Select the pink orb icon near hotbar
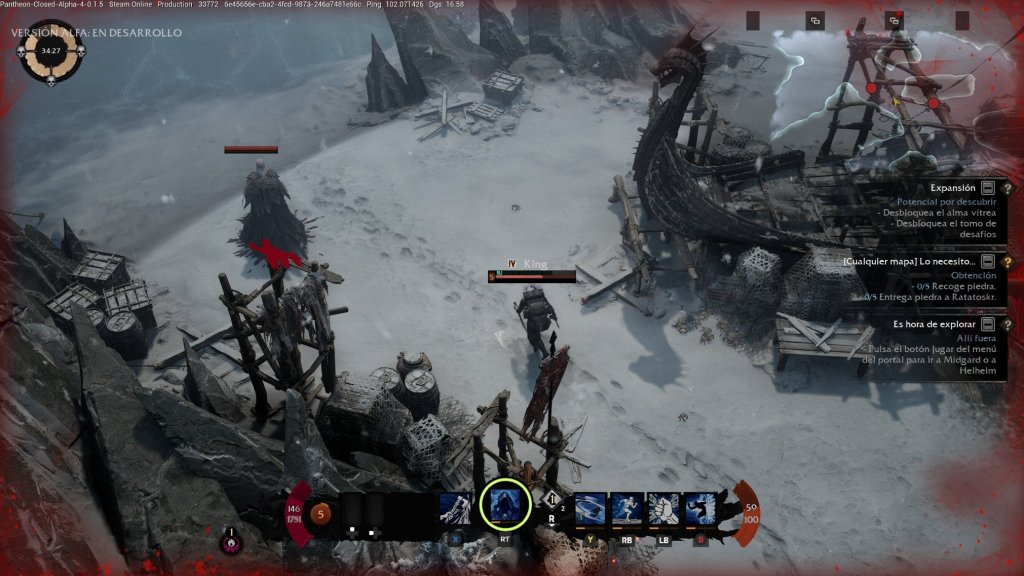The height and width of the screenshot is (576, 1024). coord(230,544)
